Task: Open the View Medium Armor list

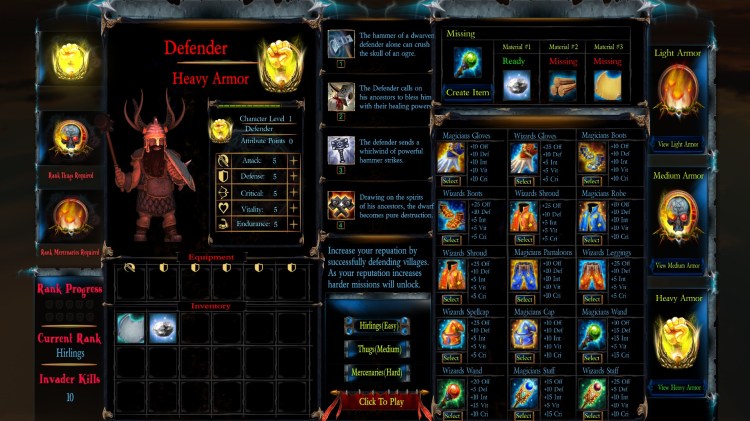Action: [x=678, y=266]
